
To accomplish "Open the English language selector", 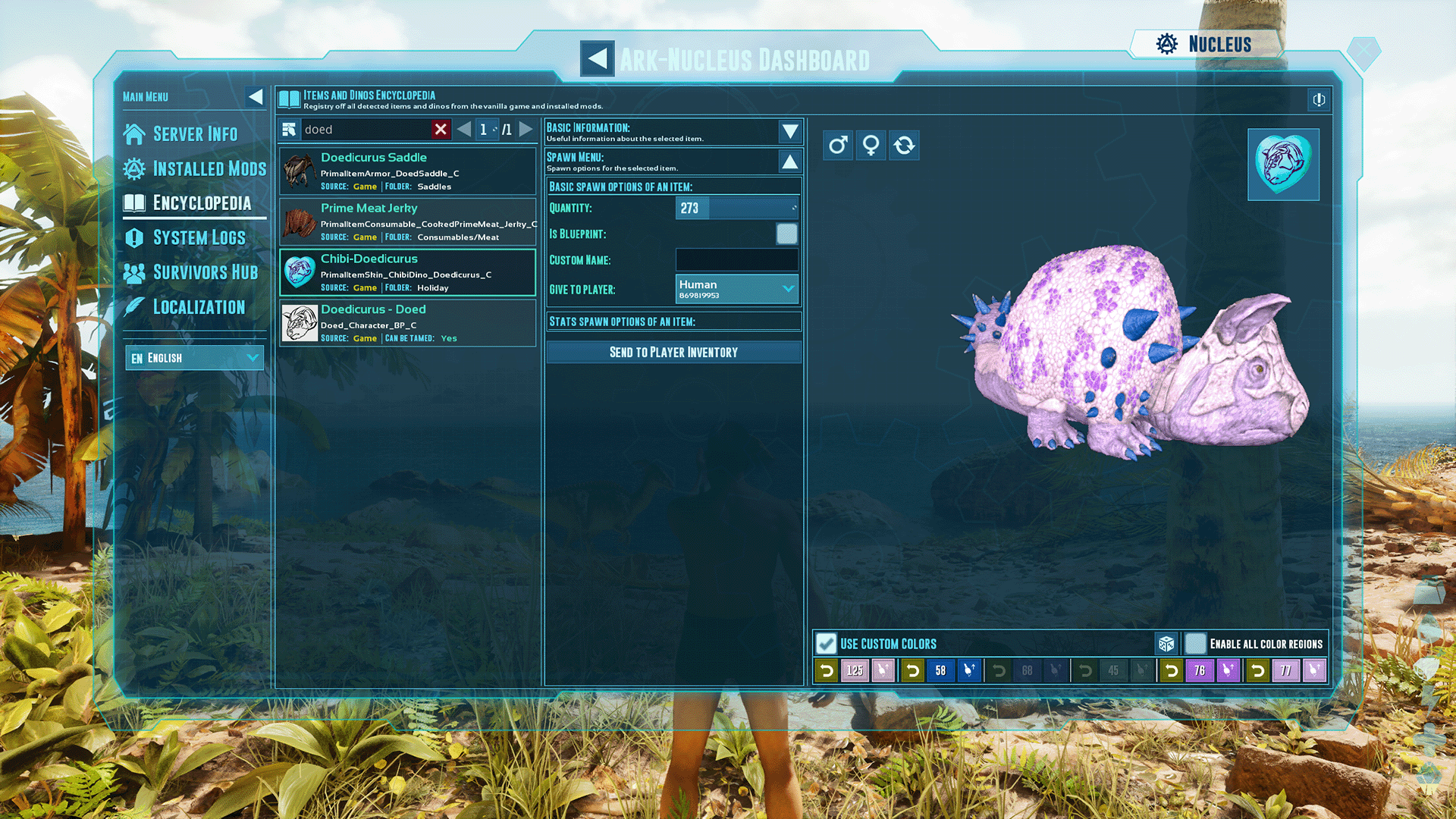I will click(194, 357).
